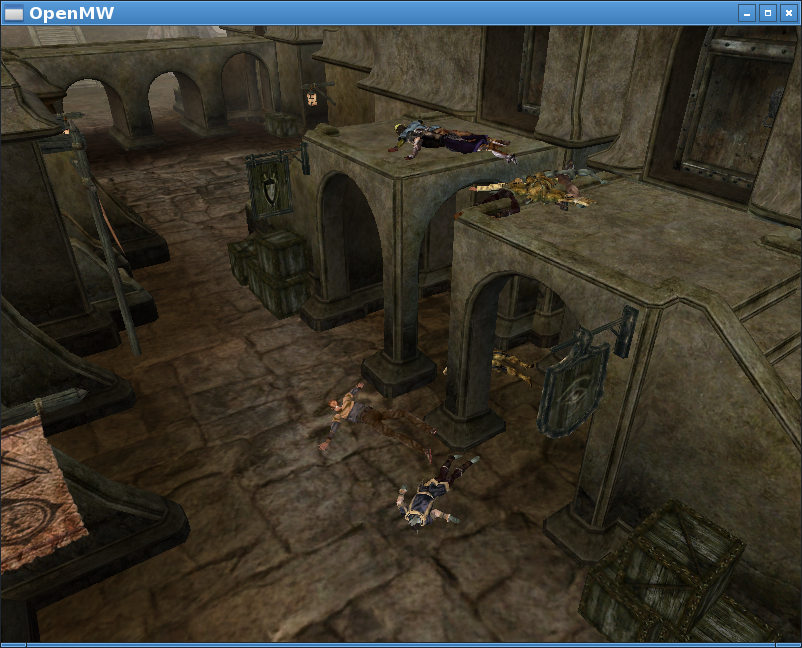The image size is (802, 648).
Task: Minimize the OpenMW window
Action: [x=747, y=13]
